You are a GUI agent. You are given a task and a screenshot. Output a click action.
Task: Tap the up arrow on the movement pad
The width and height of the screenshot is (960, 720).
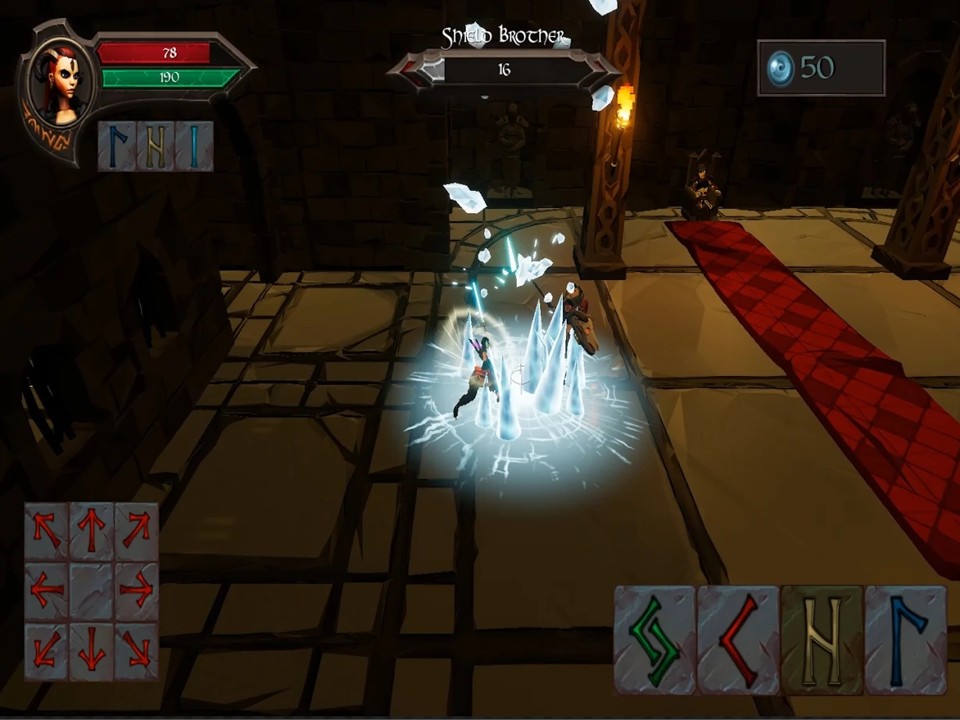[91, 530]
